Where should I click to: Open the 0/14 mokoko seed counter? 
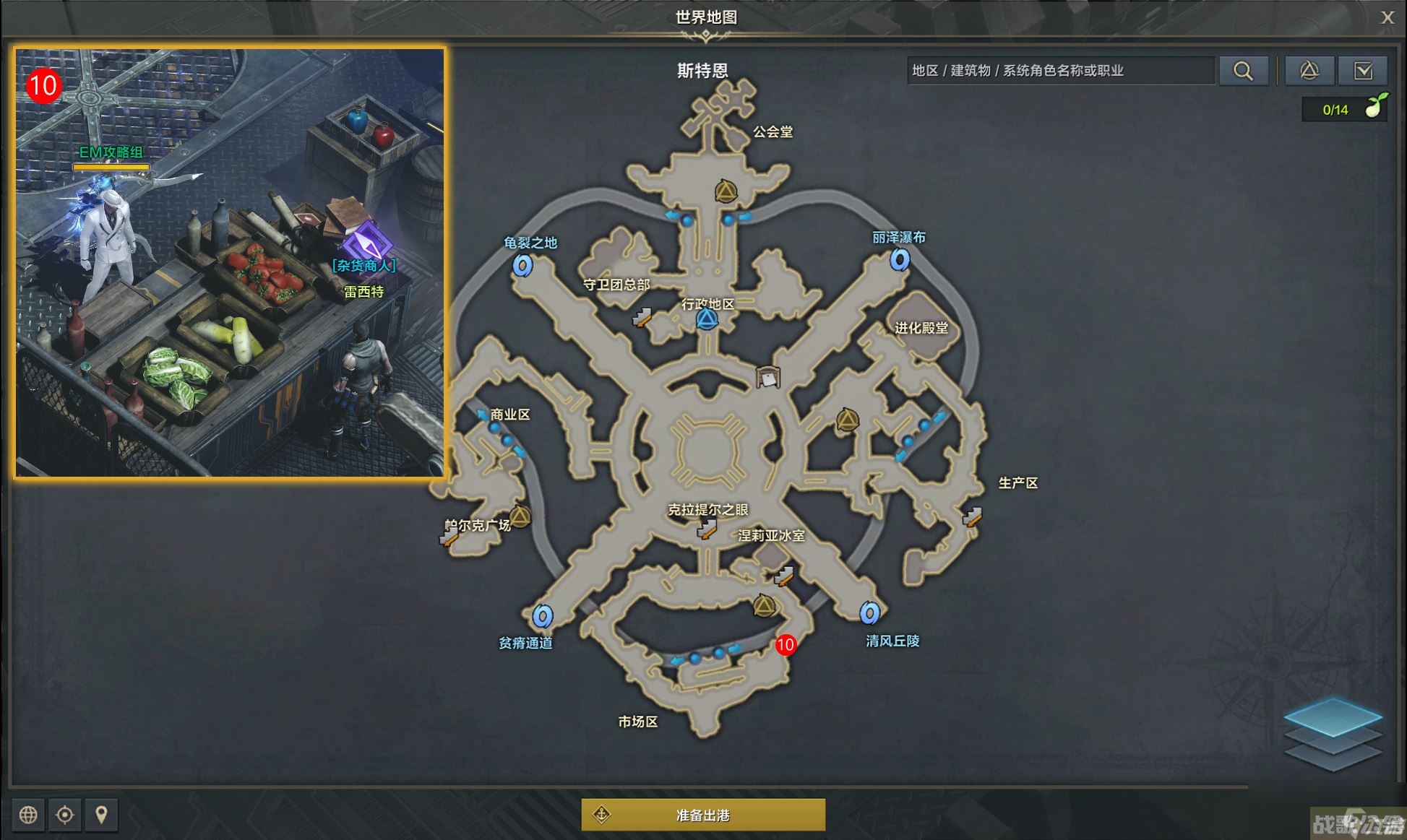coord(1344,110)
